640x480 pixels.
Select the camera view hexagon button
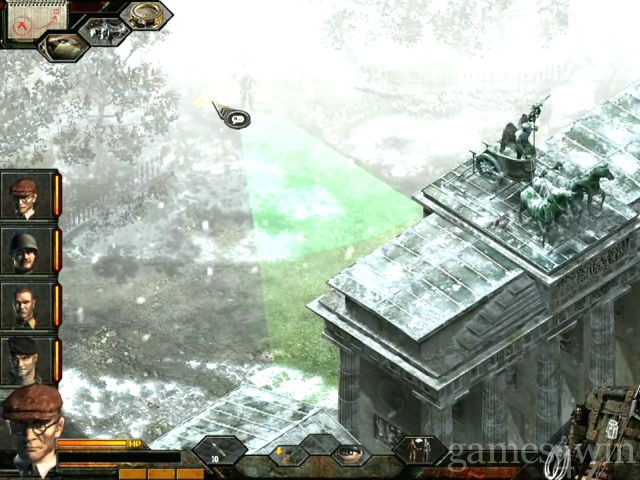point(104,30)
